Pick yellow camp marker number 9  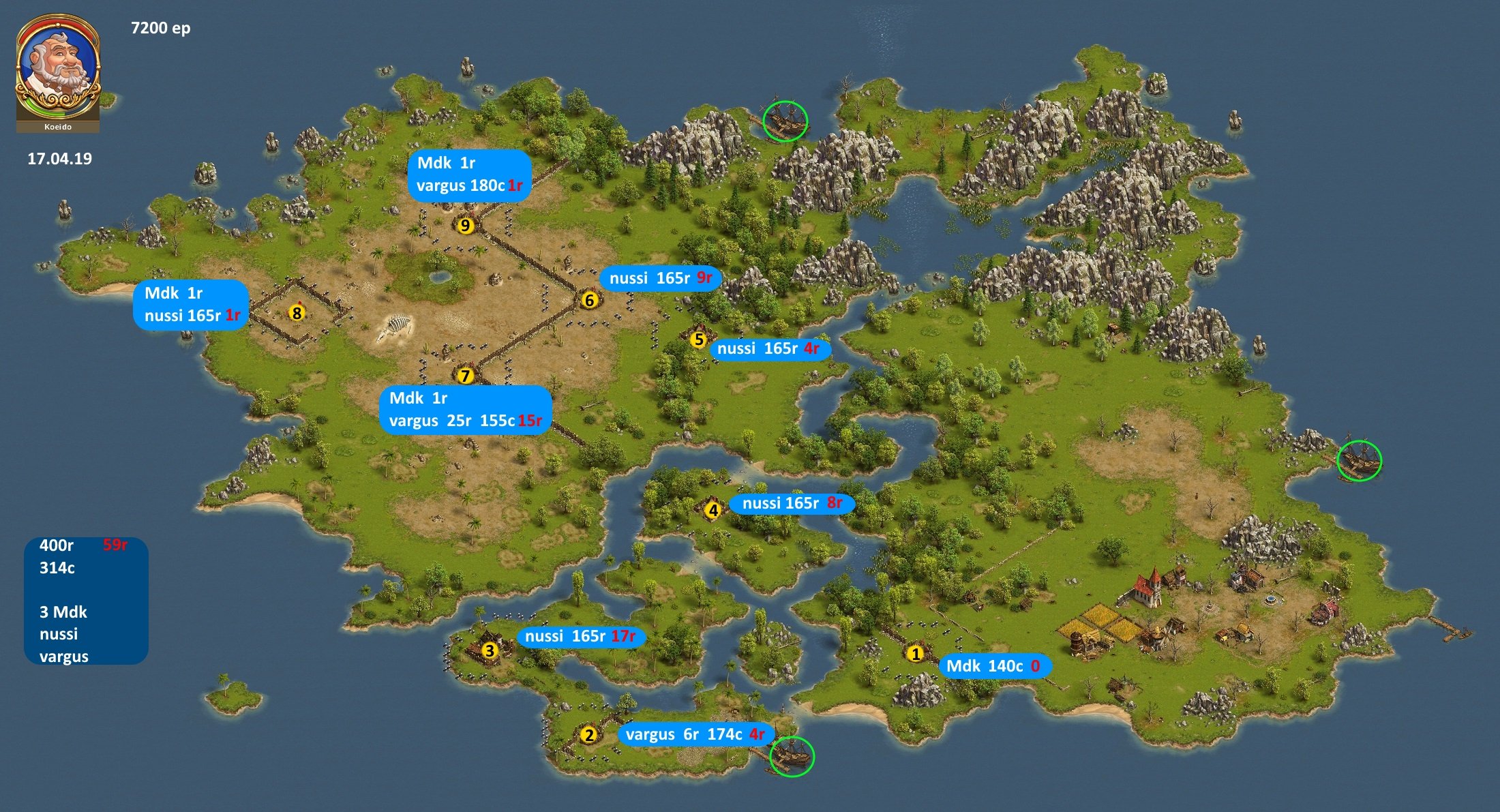tap(465, 225)
